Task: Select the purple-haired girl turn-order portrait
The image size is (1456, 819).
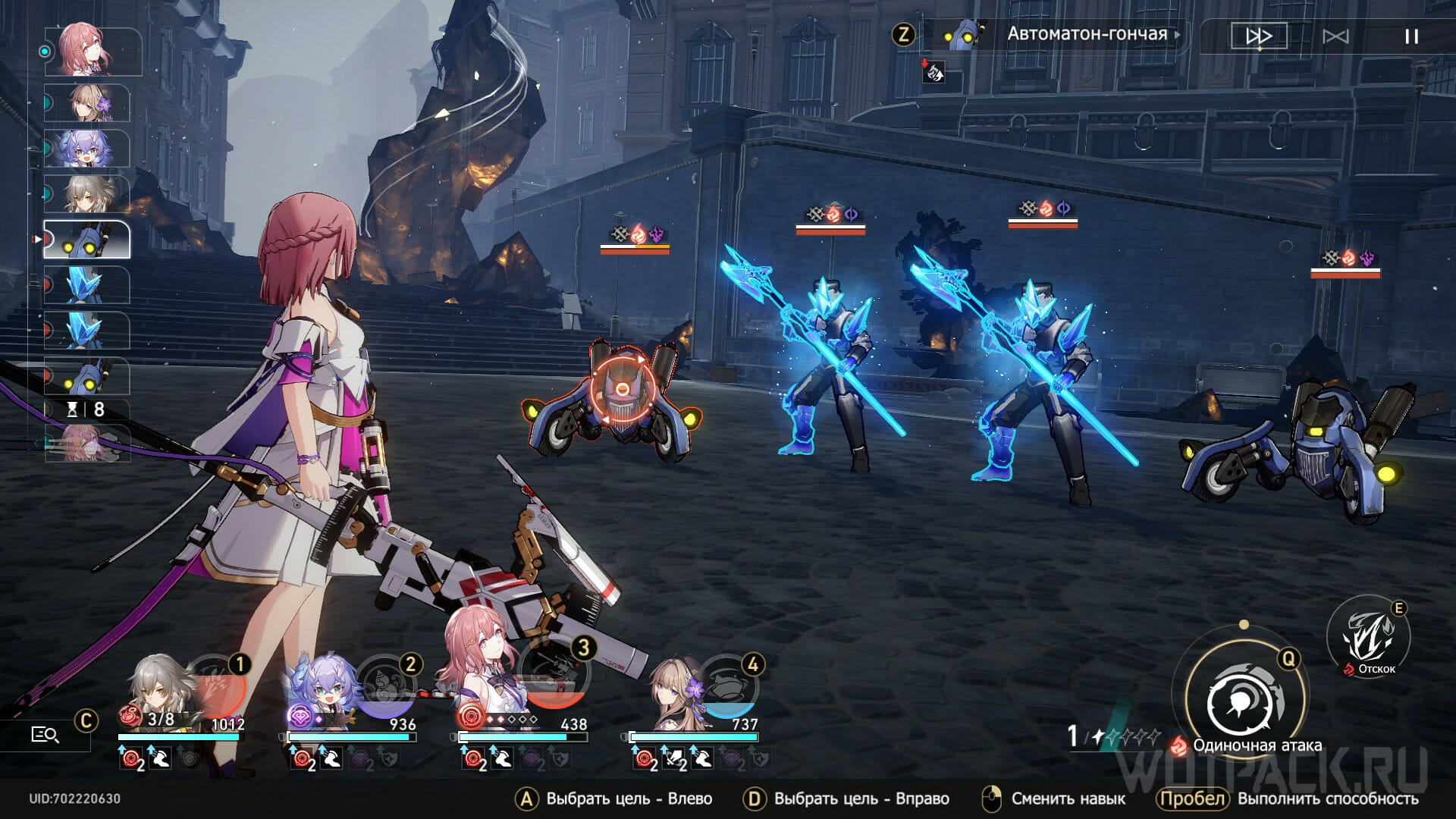Action: click(x=86, y=148)
